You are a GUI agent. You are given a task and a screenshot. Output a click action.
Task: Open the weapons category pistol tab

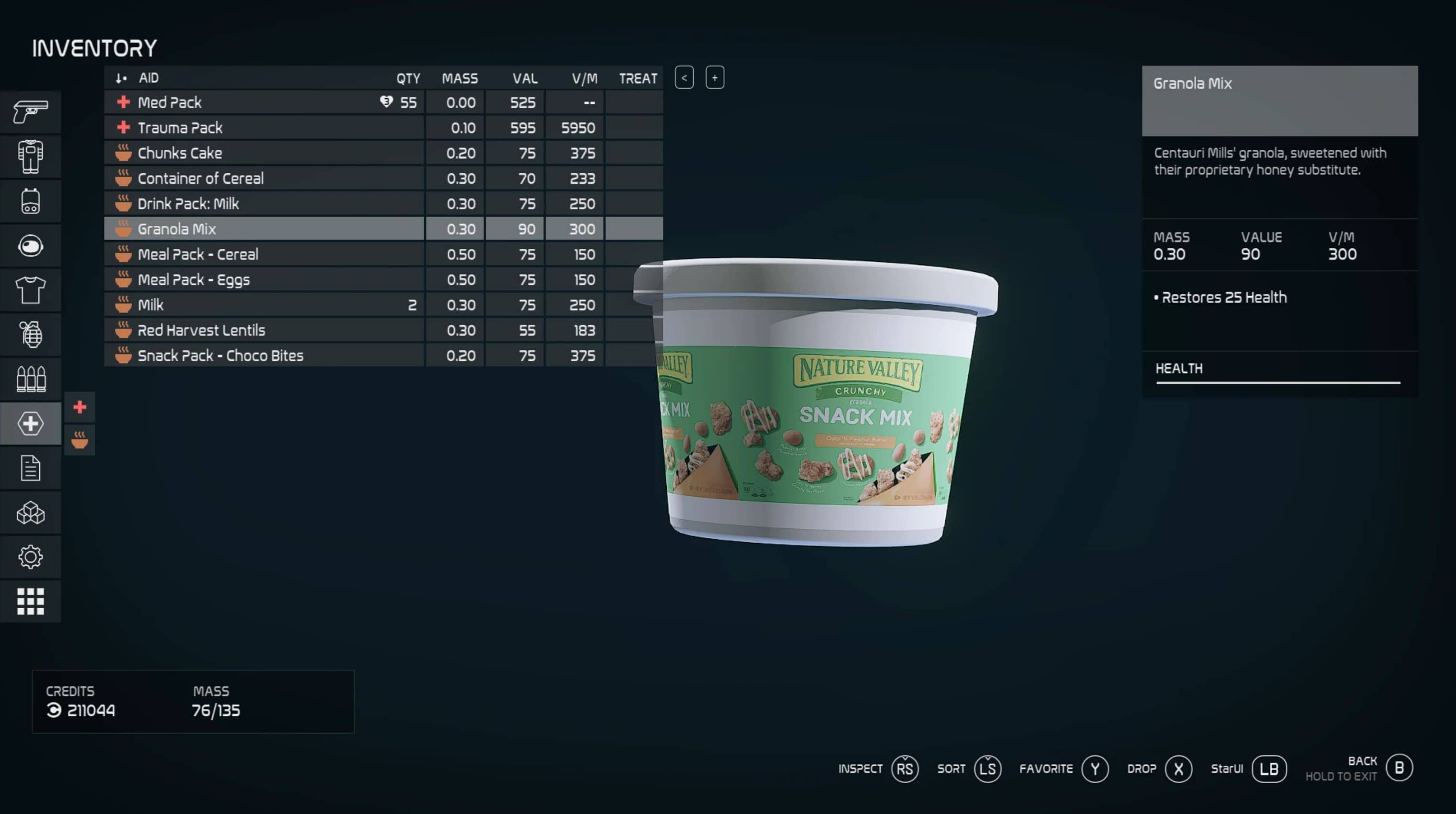pyautogui.click(x=31, y=112)
